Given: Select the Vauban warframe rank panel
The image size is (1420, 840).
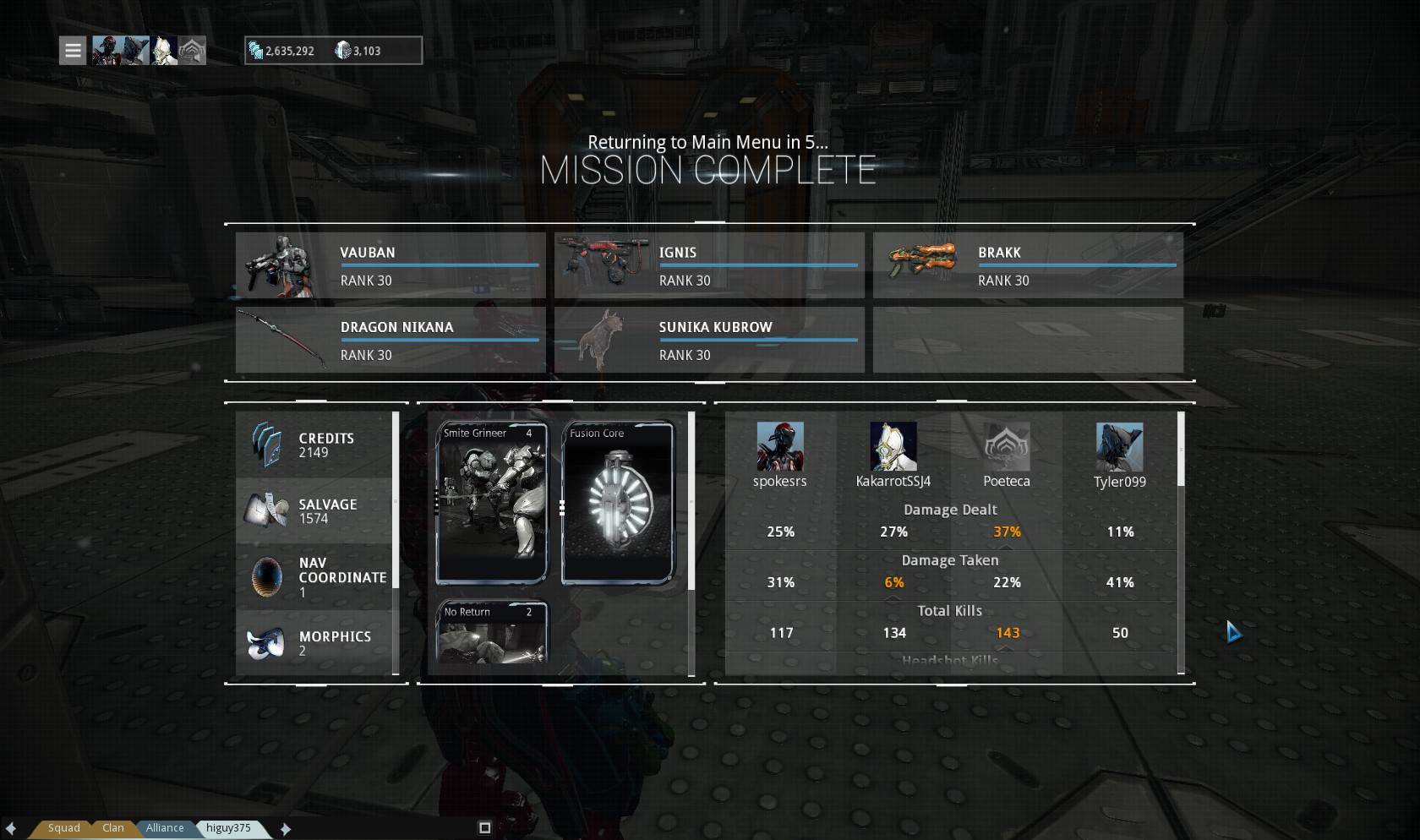Looking at the screenshot, I should point(390,265).
